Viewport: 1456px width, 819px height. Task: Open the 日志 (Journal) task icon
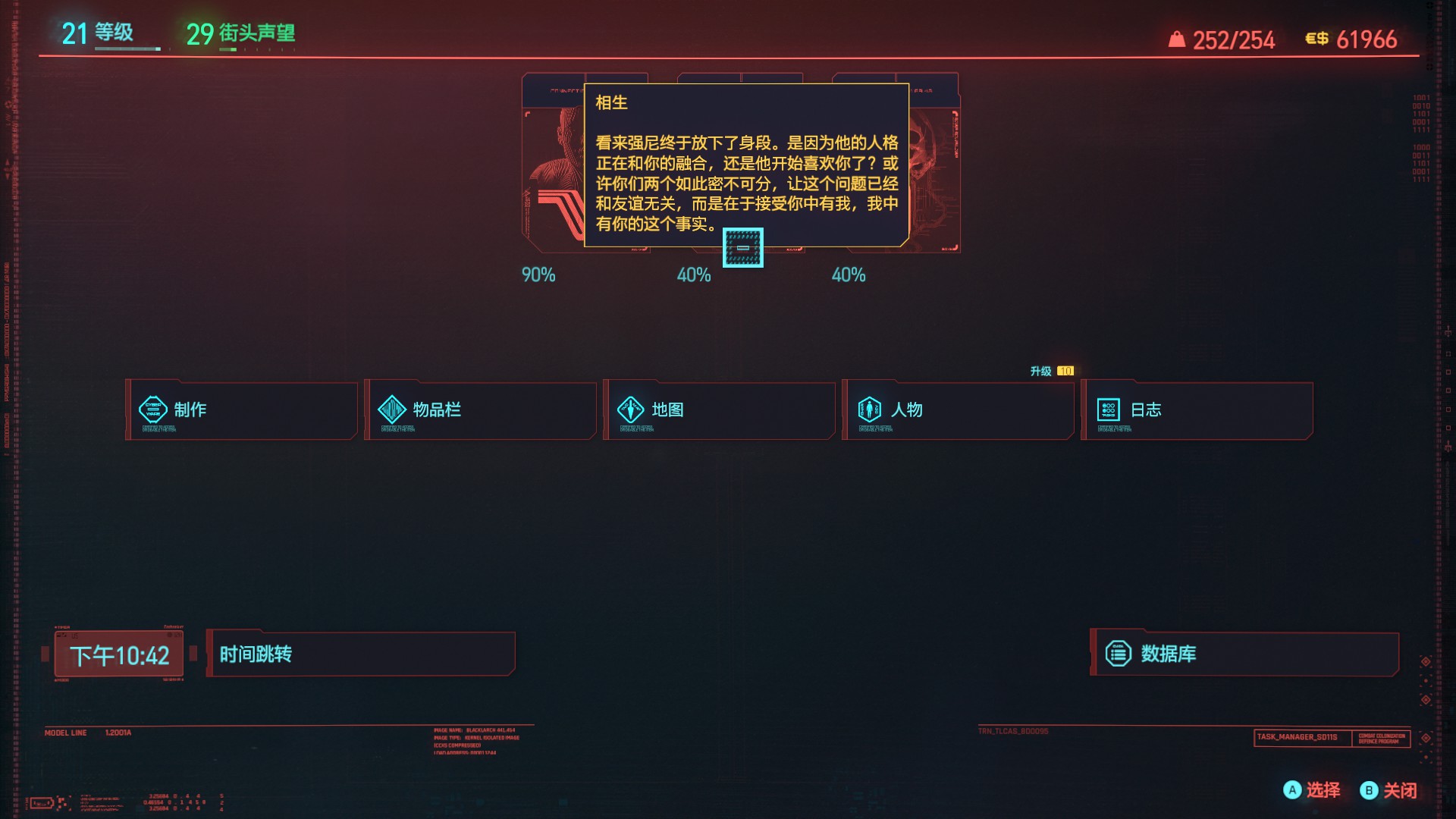[1108, 409]
